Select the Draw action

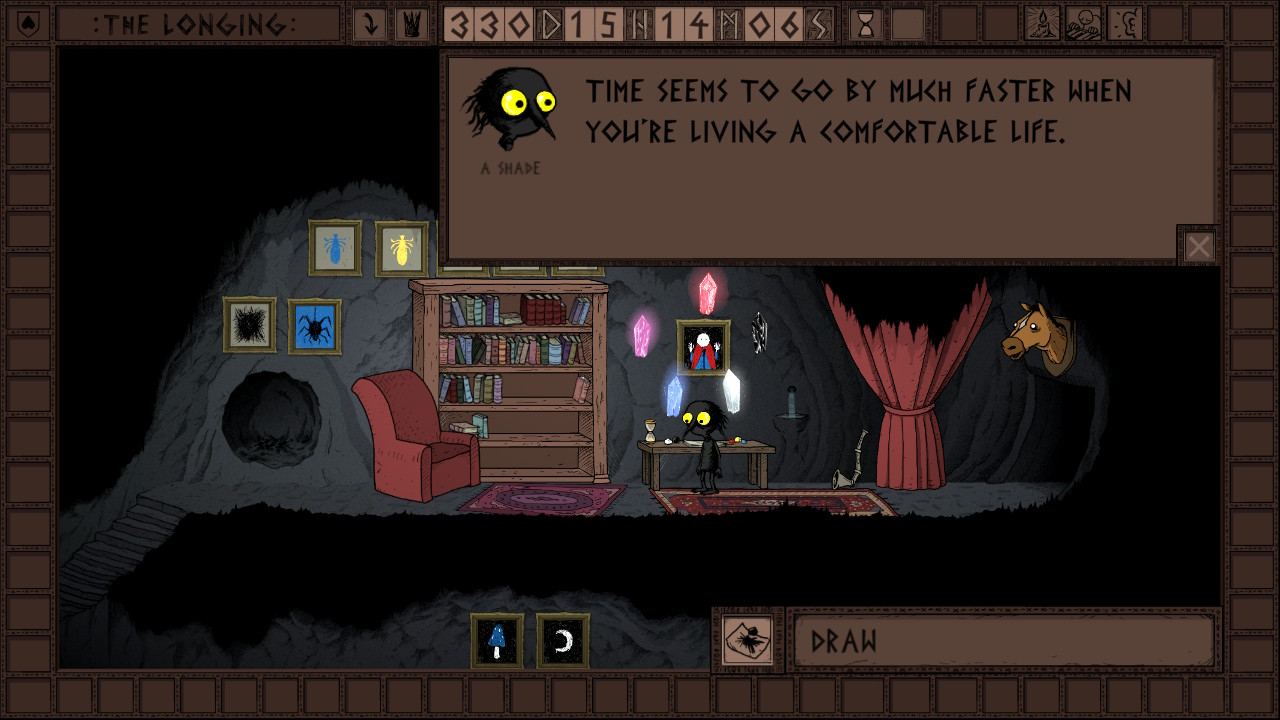(x=1004, y=641)
